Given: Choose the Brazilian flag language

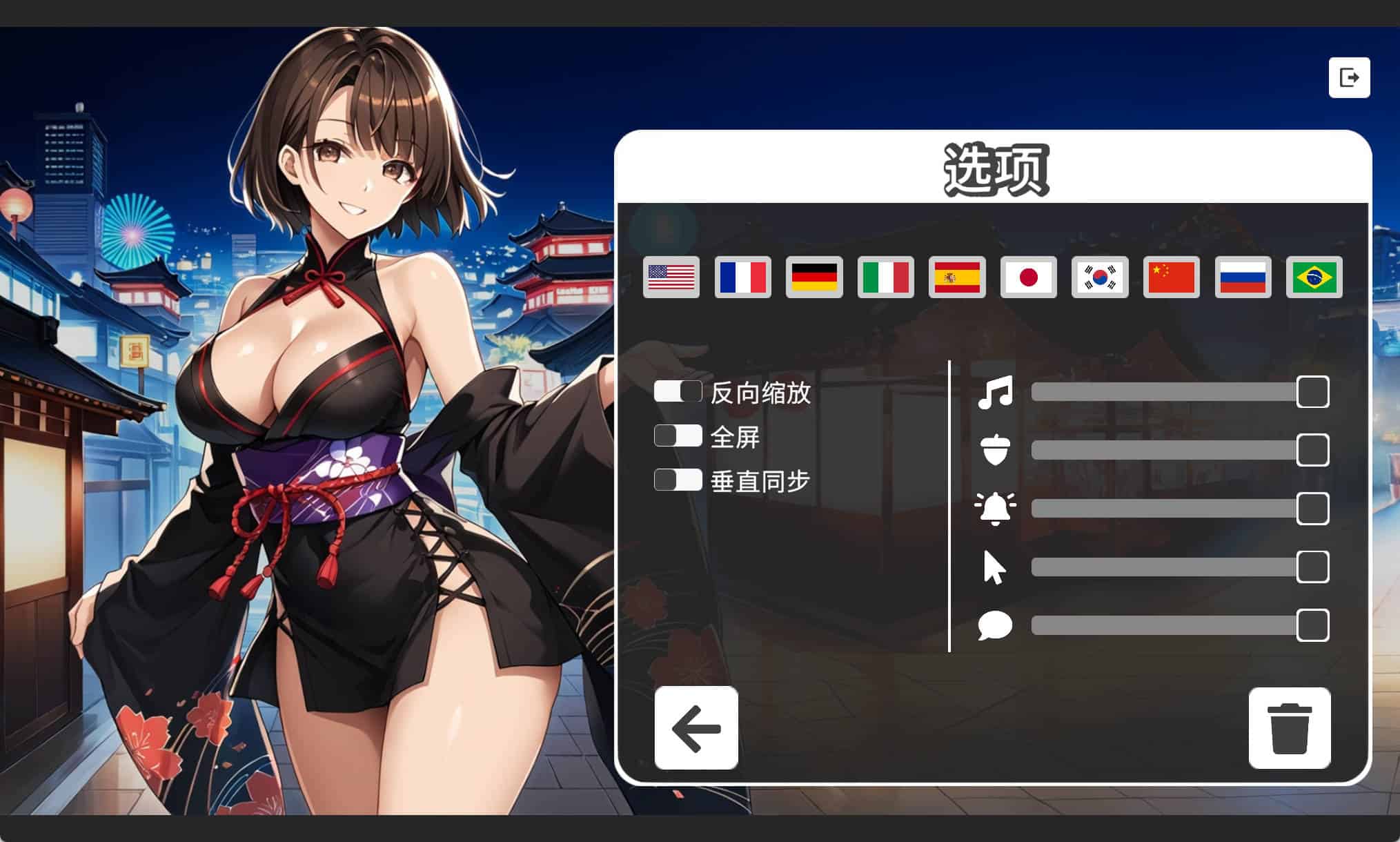Looking at the screenshot, I should coord(1314,277).
